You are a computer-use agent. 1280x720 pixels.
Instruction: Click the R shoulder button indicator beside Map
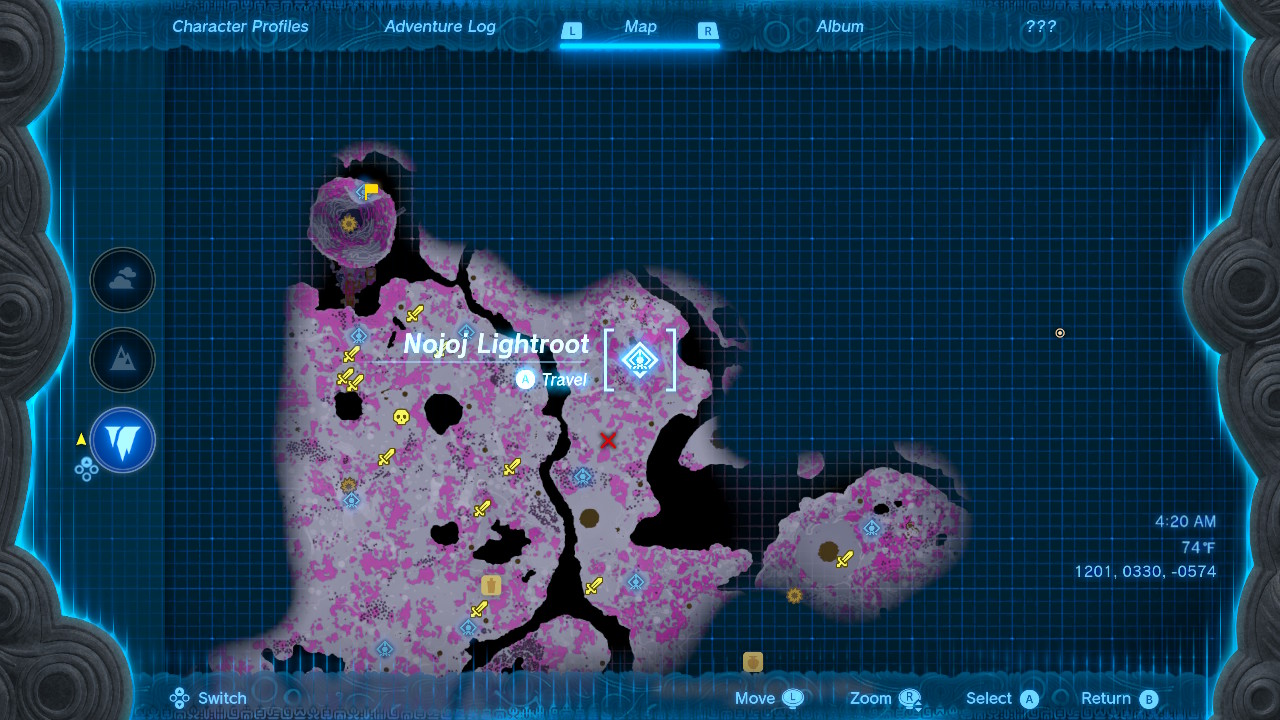[708, 31]
